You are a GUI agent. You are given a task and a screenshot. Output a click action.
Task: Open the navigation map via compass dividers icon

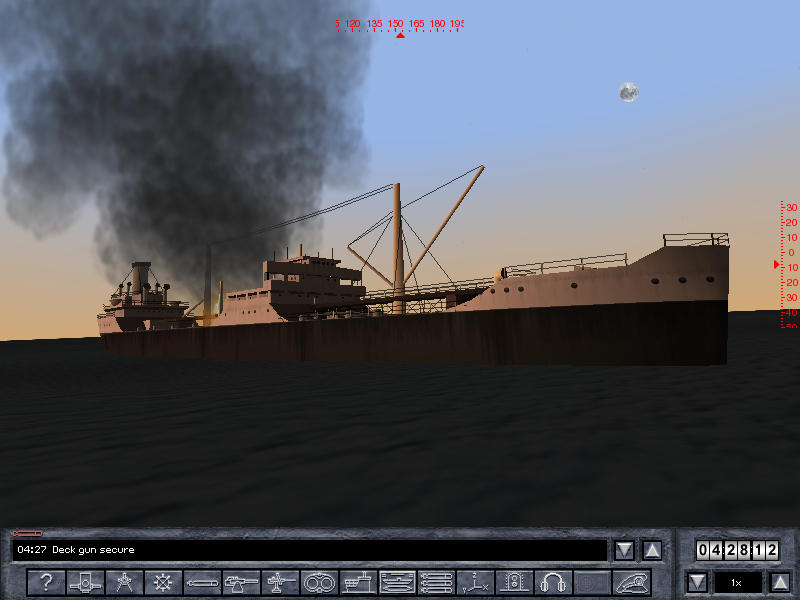(x=124, y=582)
